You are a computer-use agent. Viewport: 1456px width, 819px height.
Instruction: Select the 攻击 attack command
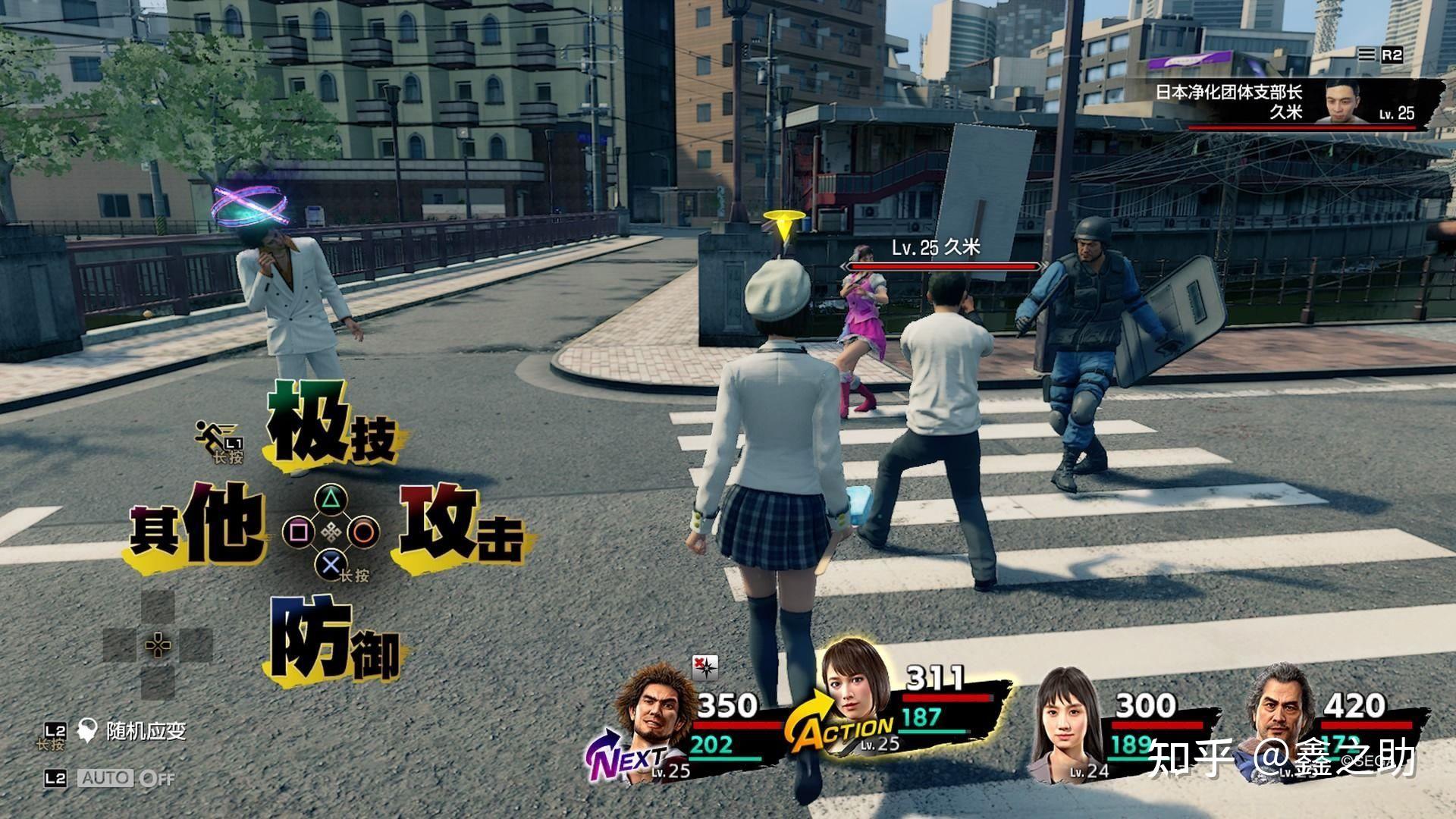click(x=459, y=525)
